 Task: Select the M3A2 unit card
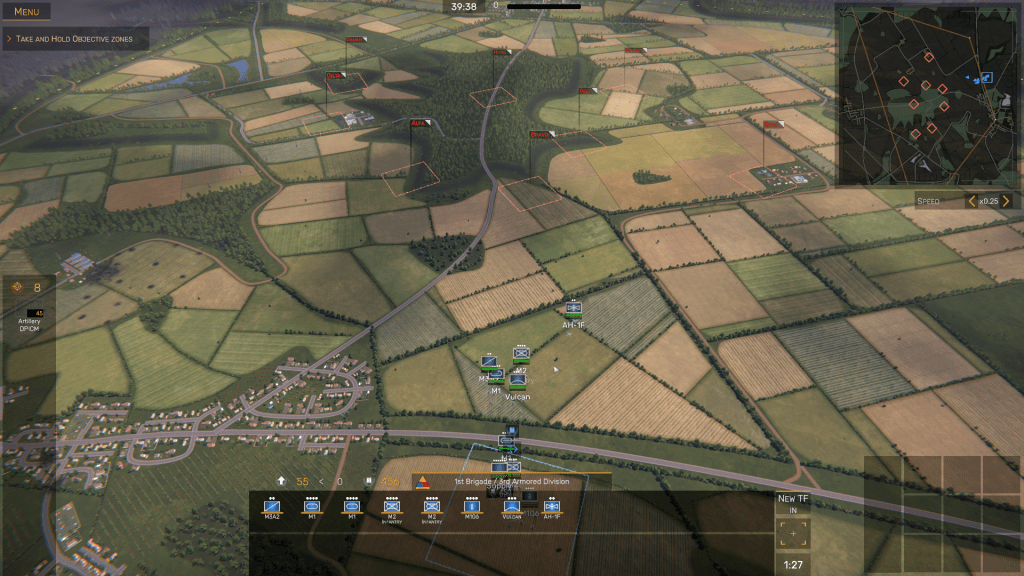click(271, 507)
